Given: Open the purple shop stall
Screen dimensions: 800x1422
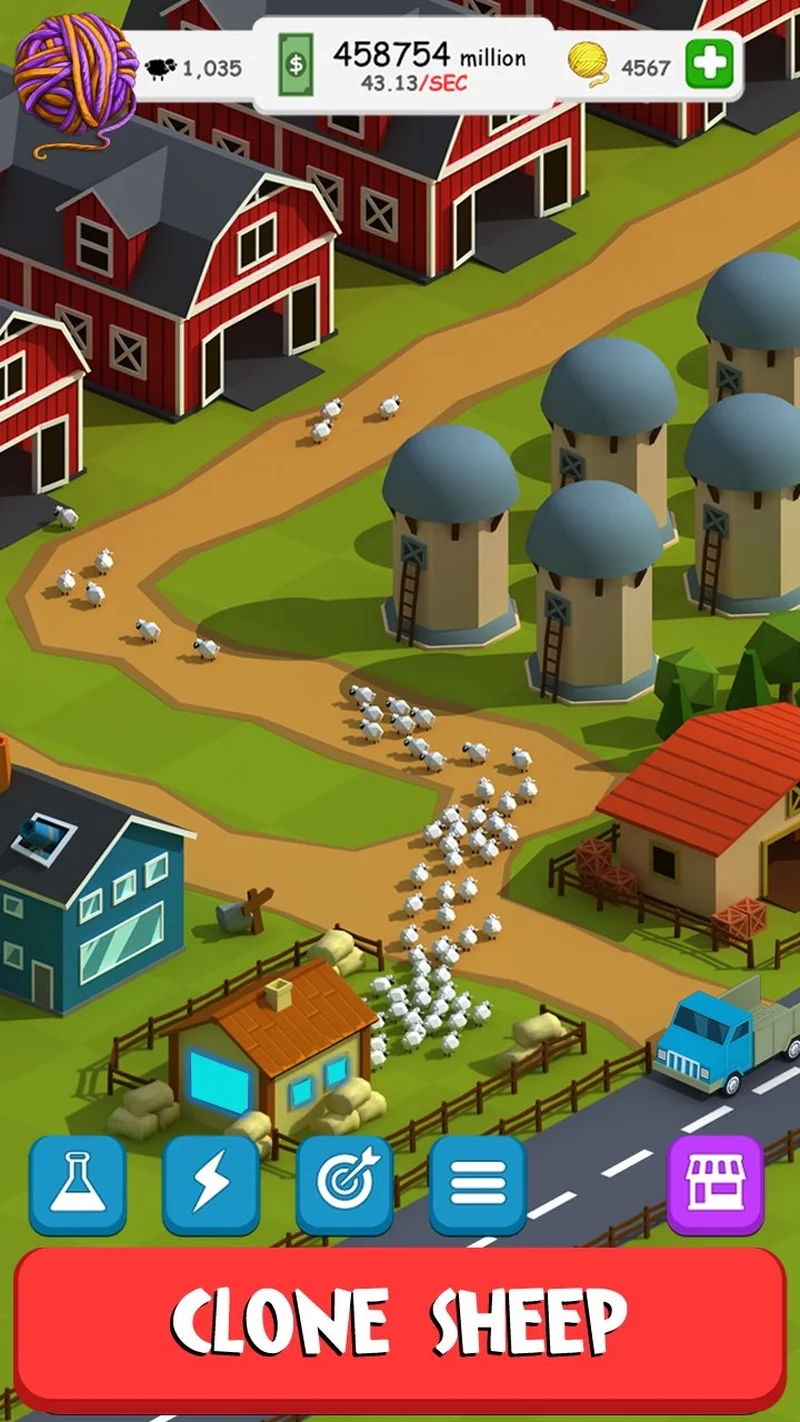Looking at the screenshot, I should pyautogui.click(x=715, y=1185).
